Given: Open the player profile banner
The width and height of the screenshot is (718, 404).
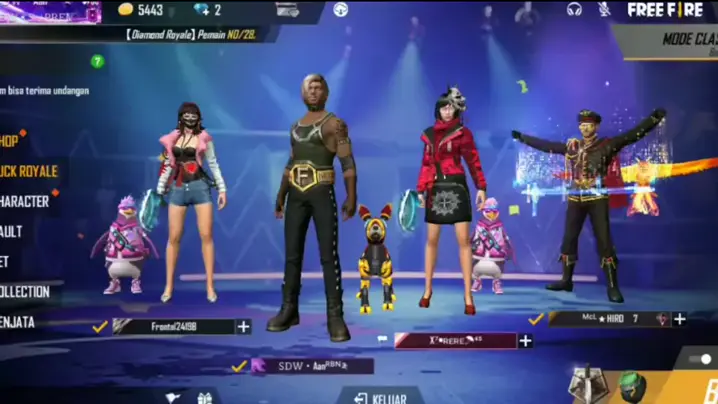Looking at the screenshot, I should tap(50, 11).
